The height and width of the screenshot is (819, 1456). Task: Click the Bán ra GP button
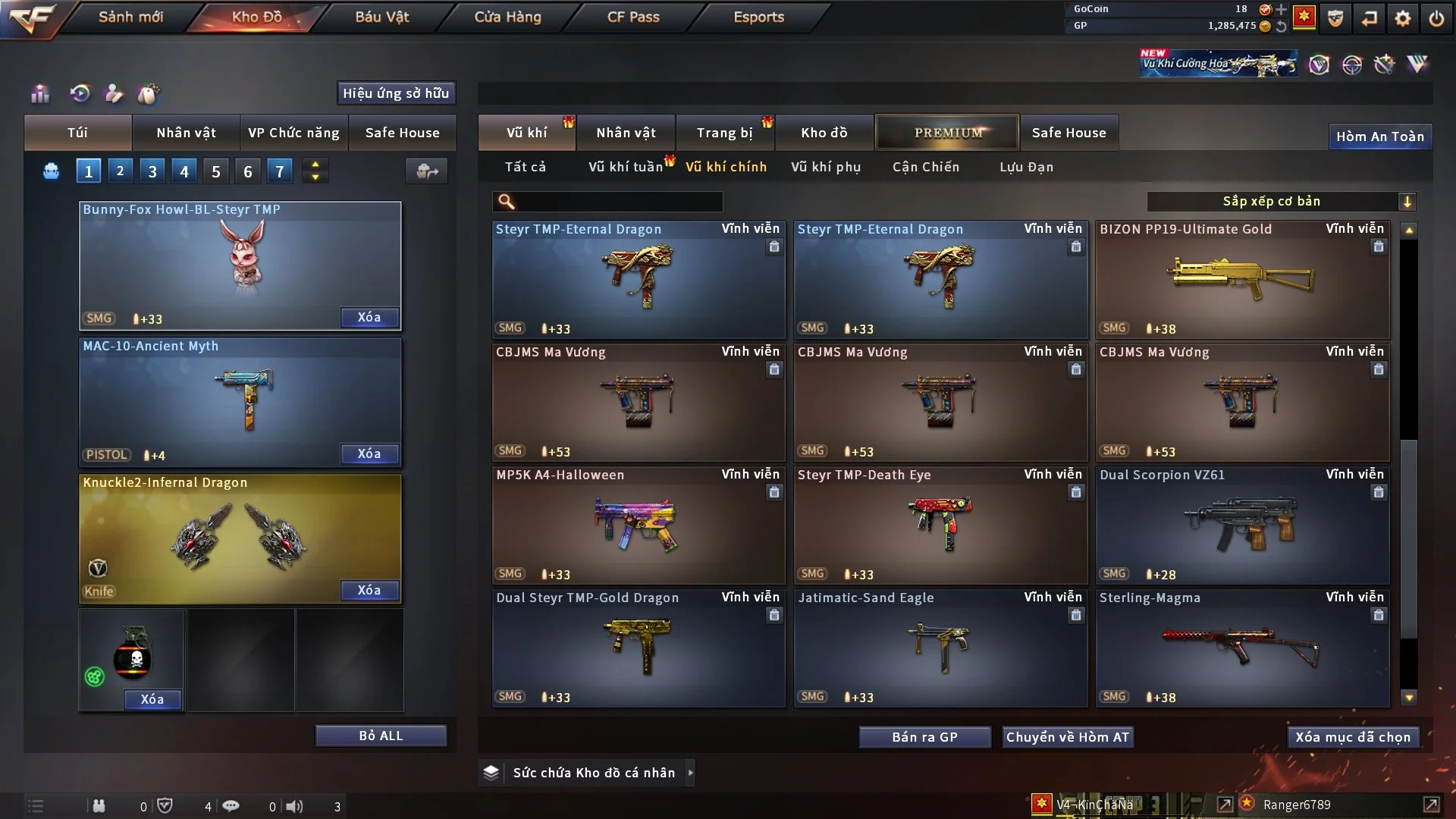click(x=924, y=737)
